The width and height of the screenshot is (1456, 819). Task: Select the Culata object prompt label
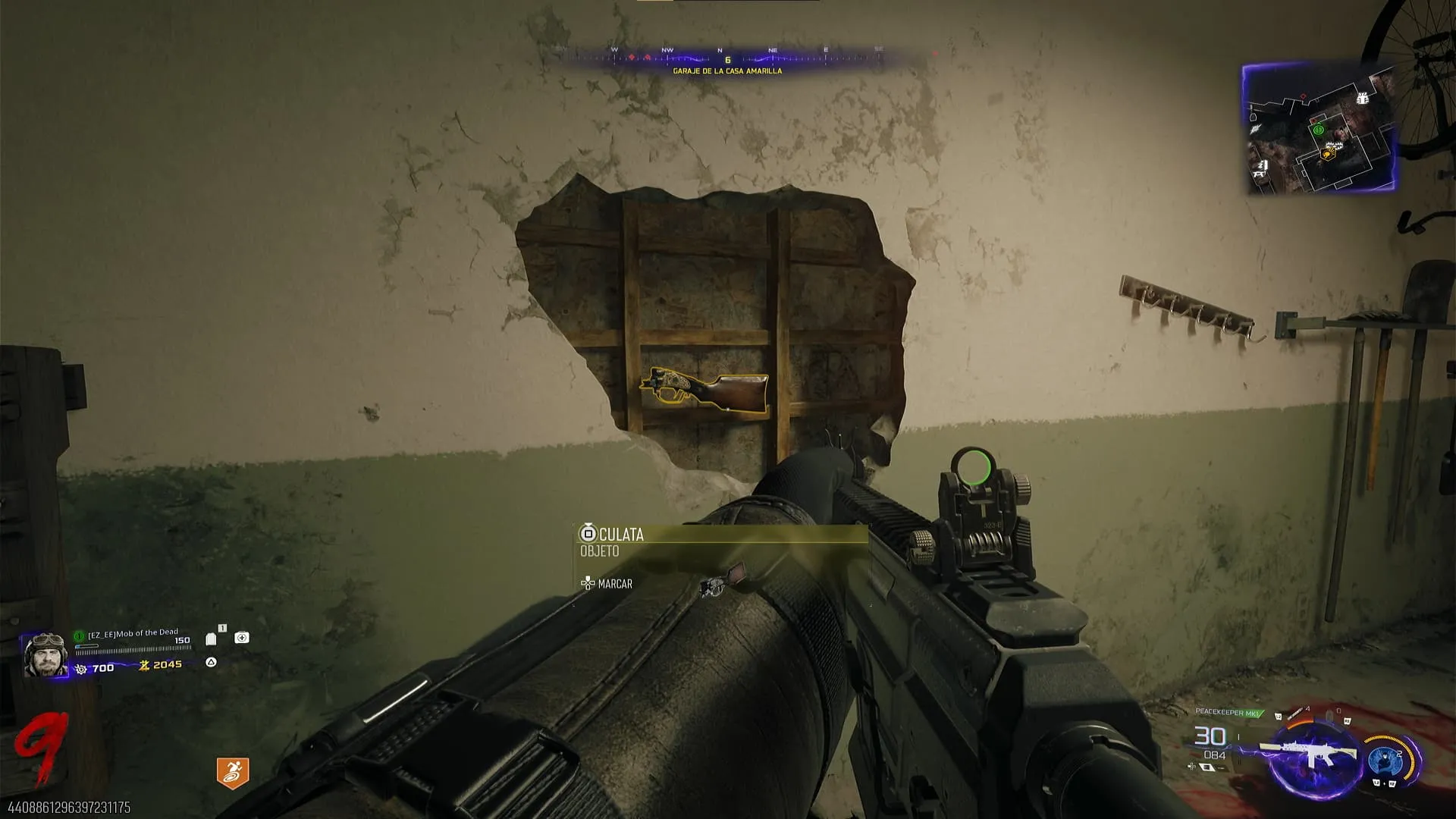point(621,535)
